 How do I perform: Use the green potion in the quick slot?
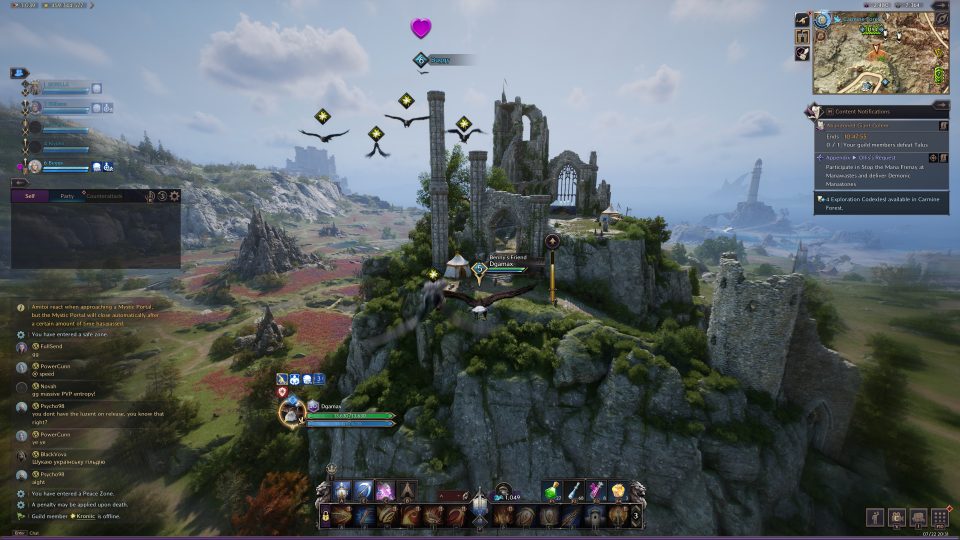(551, 490)
